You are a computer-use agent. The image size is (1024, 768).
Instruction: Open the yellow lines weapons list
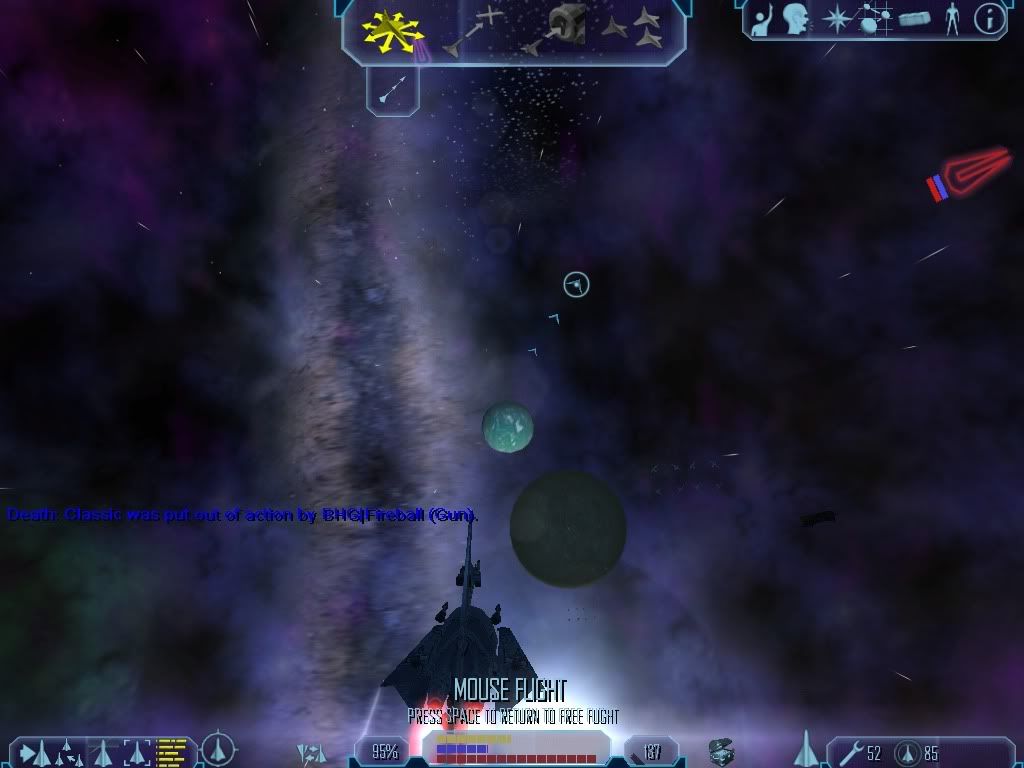click(x=173, y=750)
